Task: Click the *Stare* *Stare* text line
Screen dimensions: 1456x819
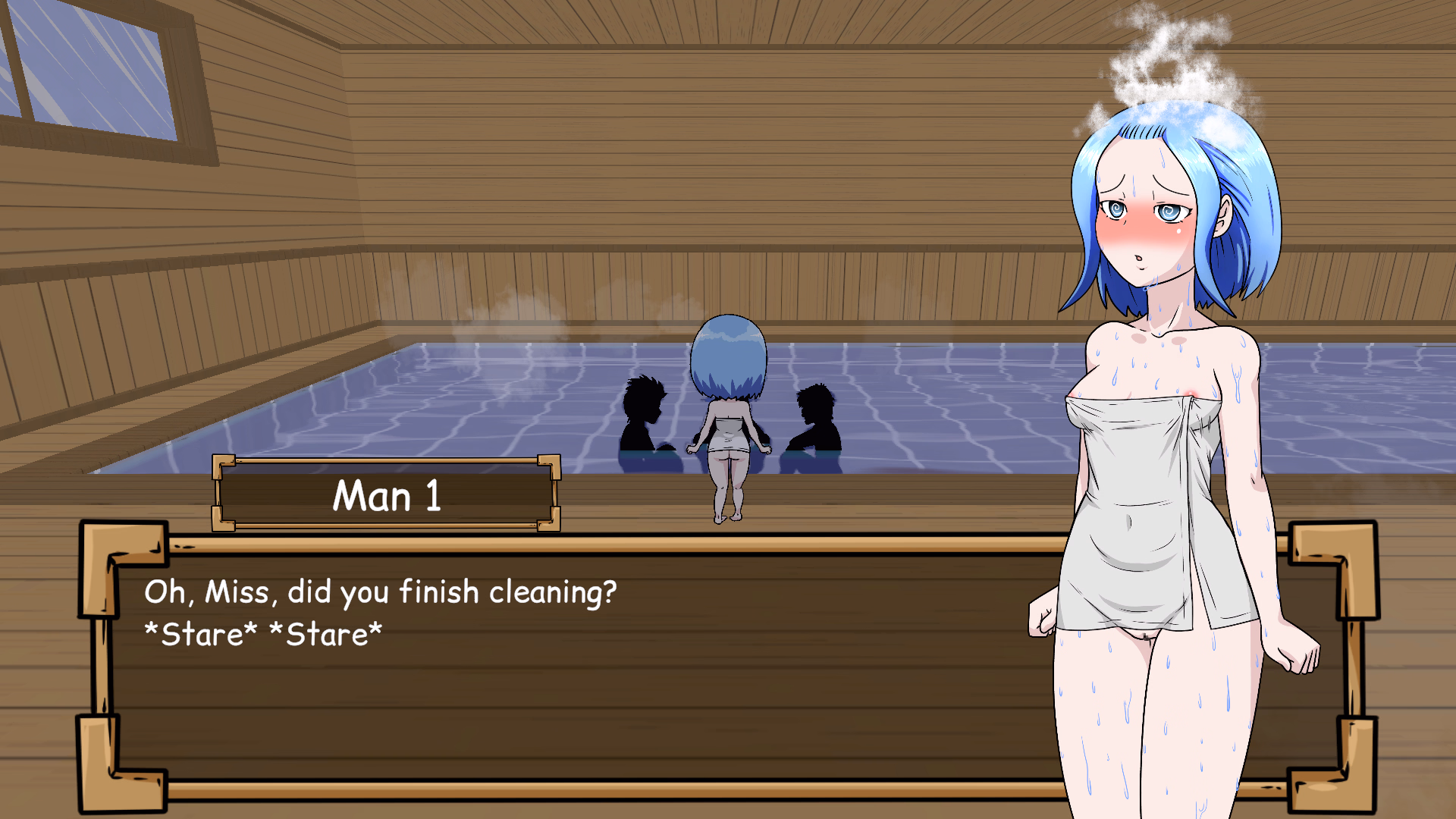Action: click(264, 633)
